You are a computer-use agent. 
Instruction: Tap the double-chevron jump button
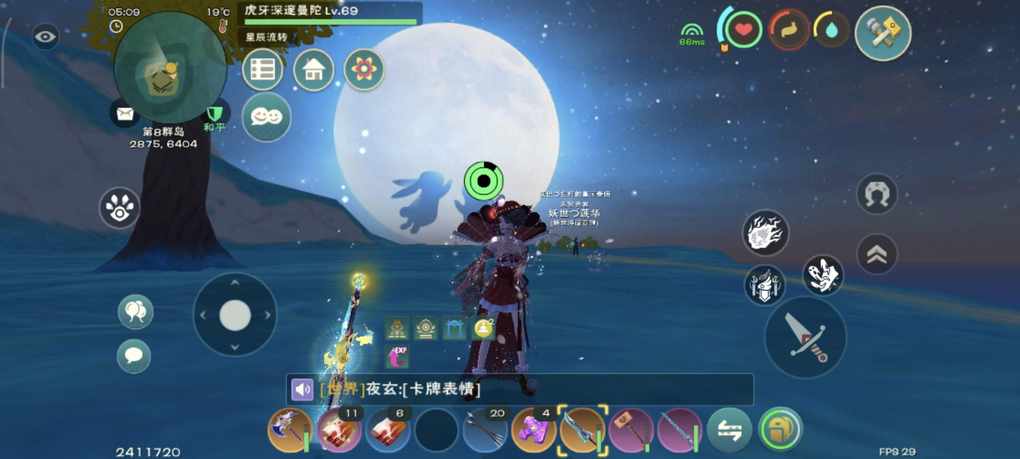click(x=876, y=255)
